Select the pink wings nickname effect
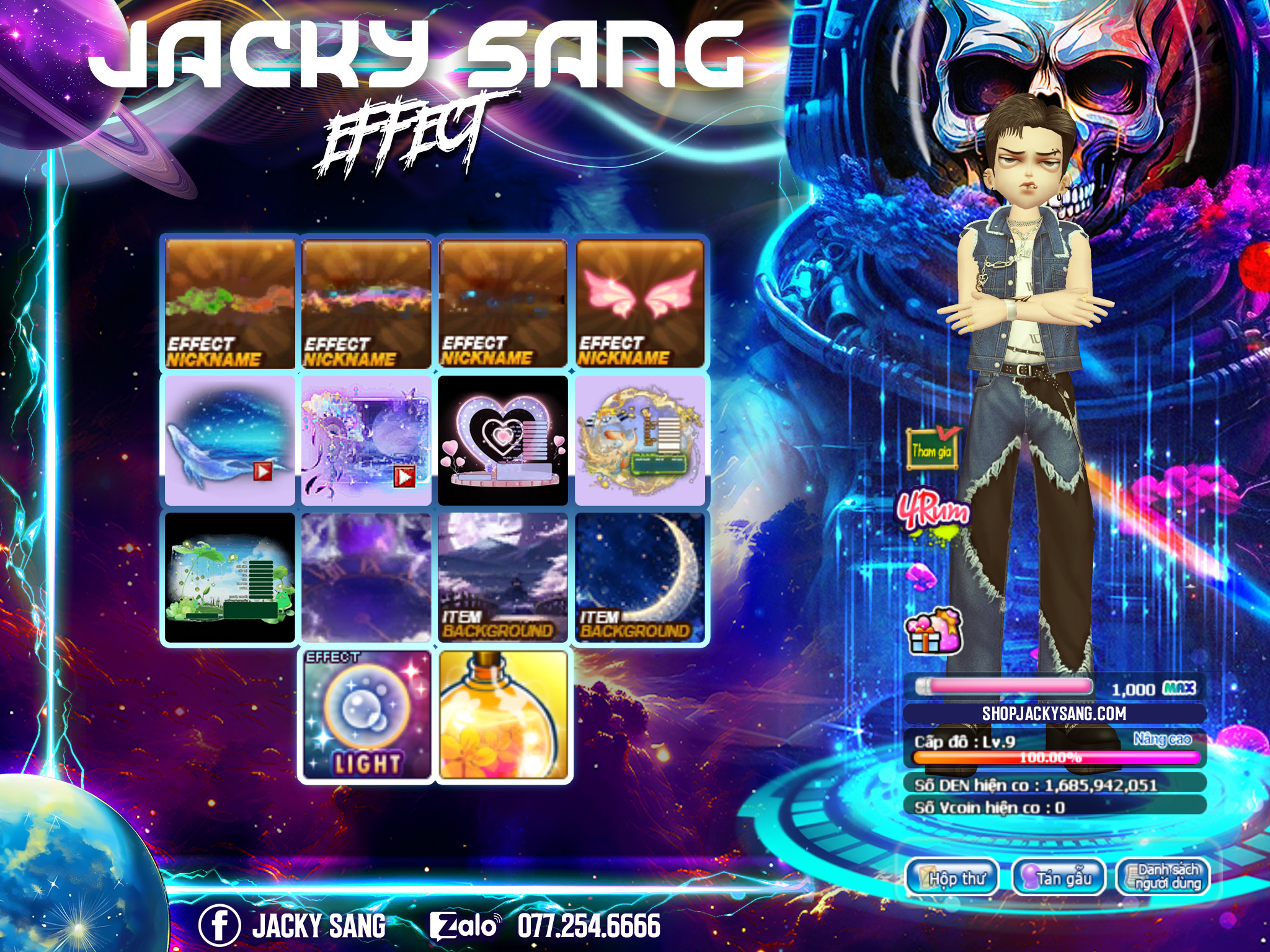The image size is (1270, 952). click(x=641, y=304)
